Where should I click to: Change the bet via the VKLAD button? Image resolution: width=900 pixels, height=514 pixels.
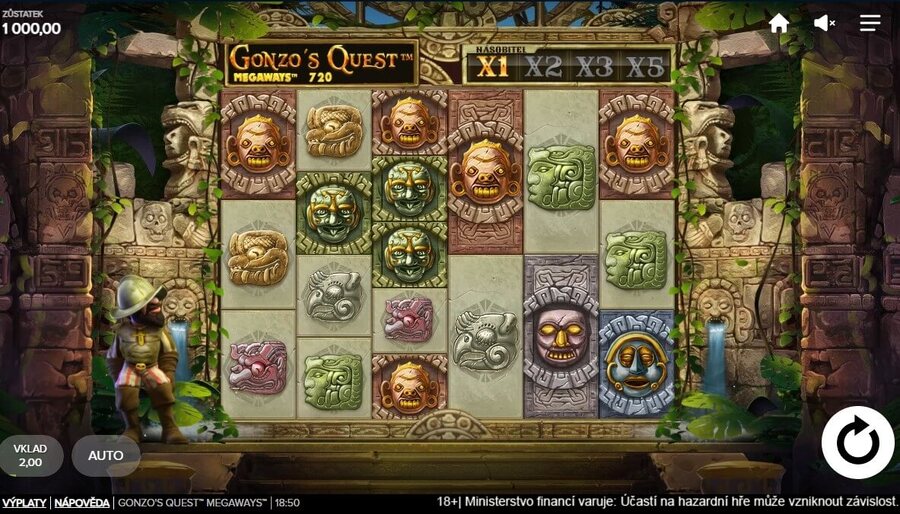[31, 456]
